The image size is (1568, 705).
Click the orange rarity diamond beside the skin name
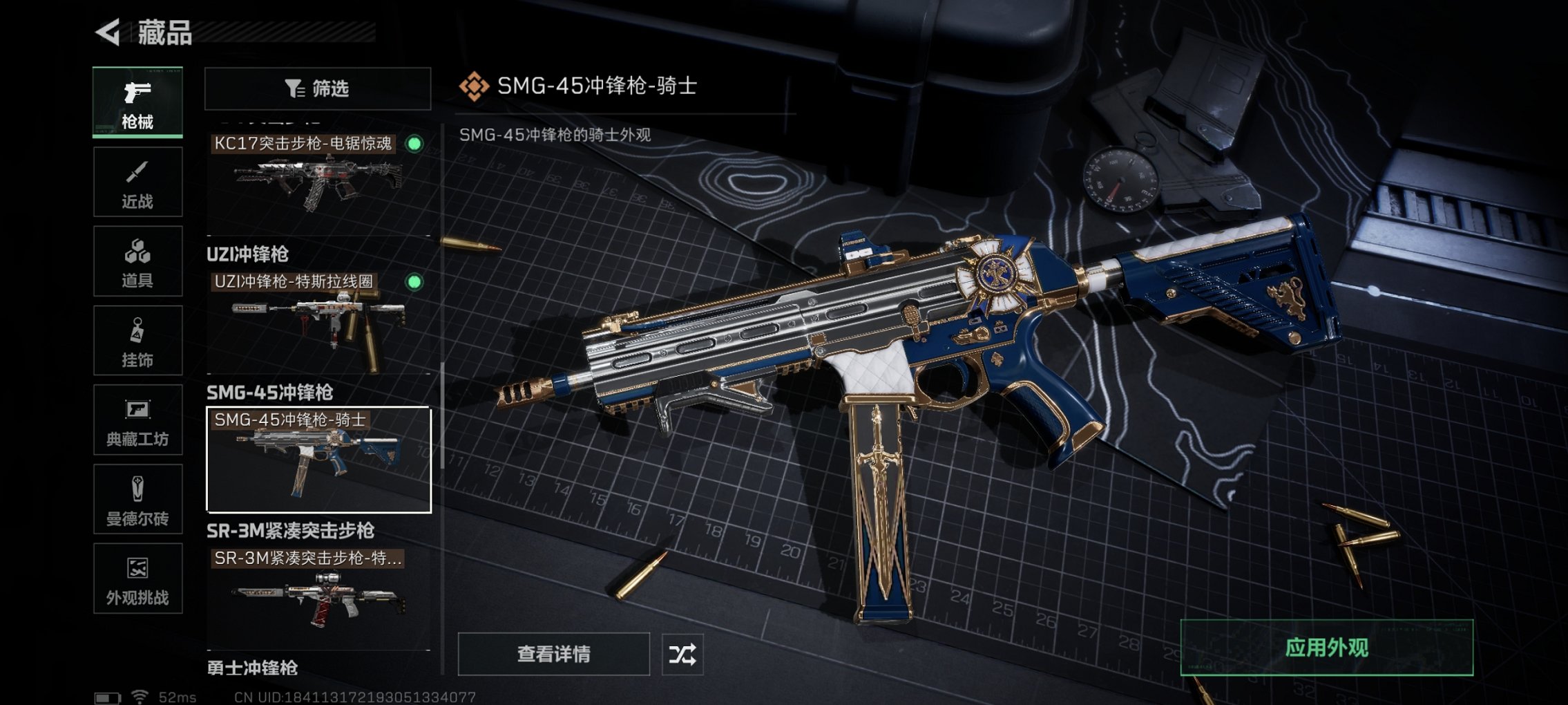pyautogui.click(x=474, y=86)
